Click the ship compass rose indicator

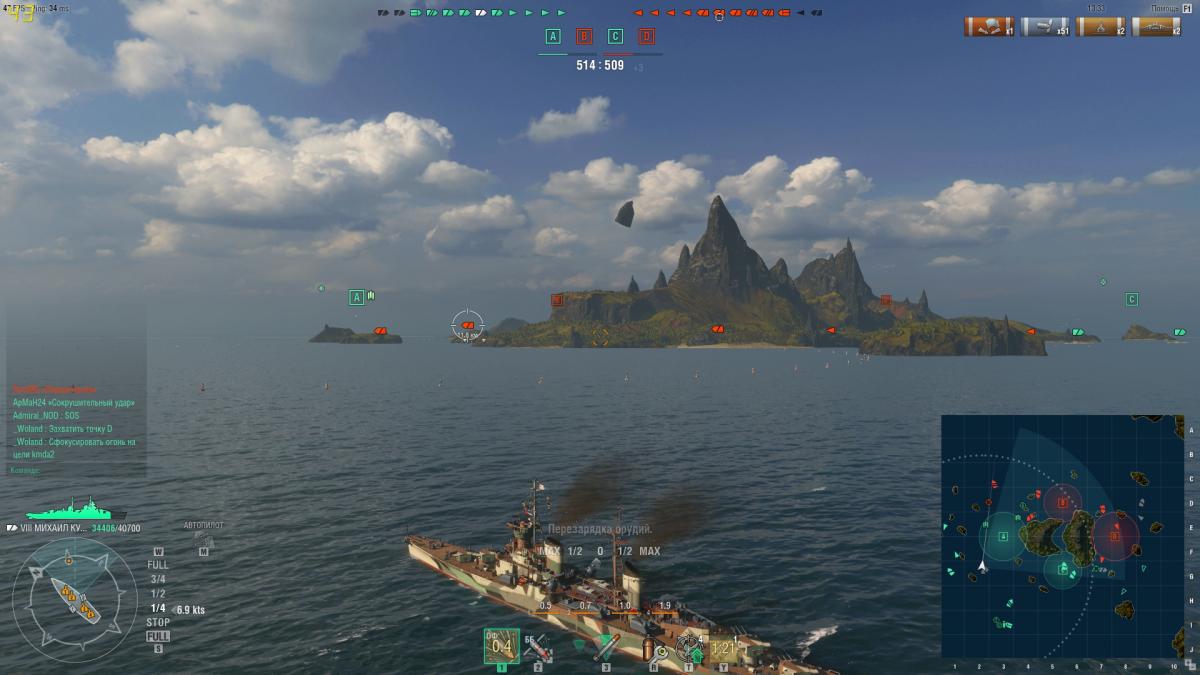coord(75,598)
